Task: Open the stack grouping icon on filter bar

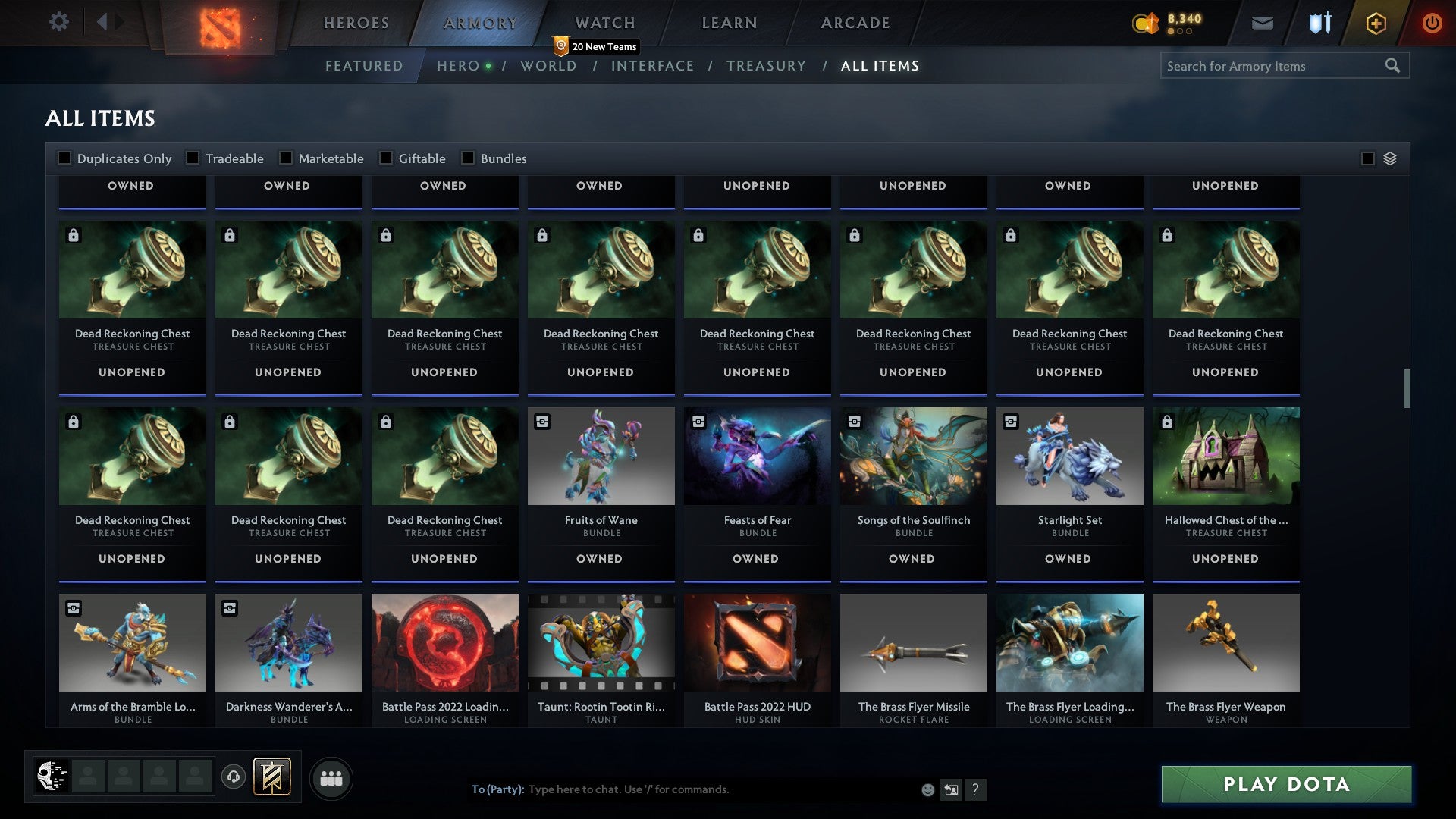Action: pyautogui.click(x=1389, y=158)
